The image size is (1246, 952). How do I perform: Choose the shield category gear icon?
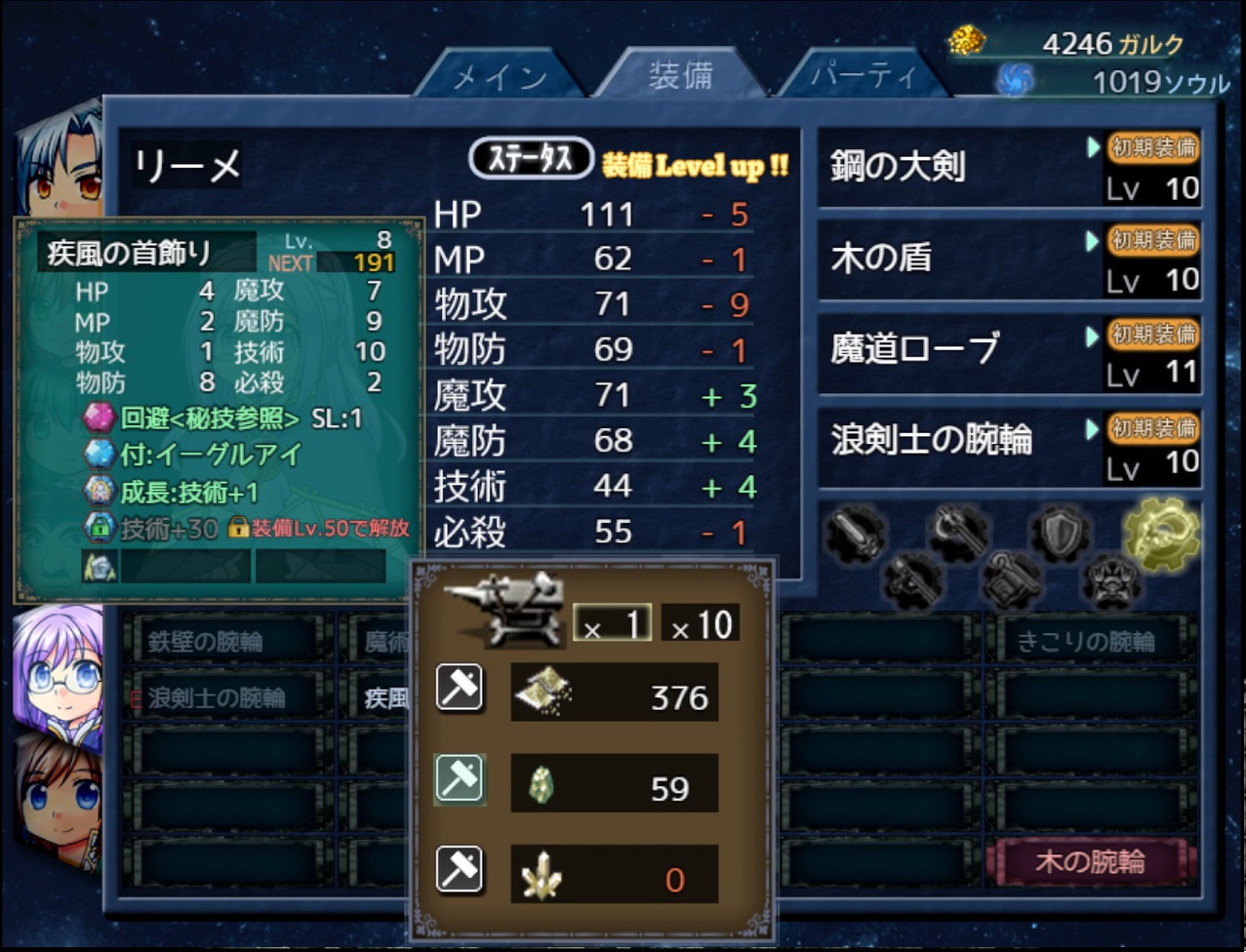(1061, 532)
